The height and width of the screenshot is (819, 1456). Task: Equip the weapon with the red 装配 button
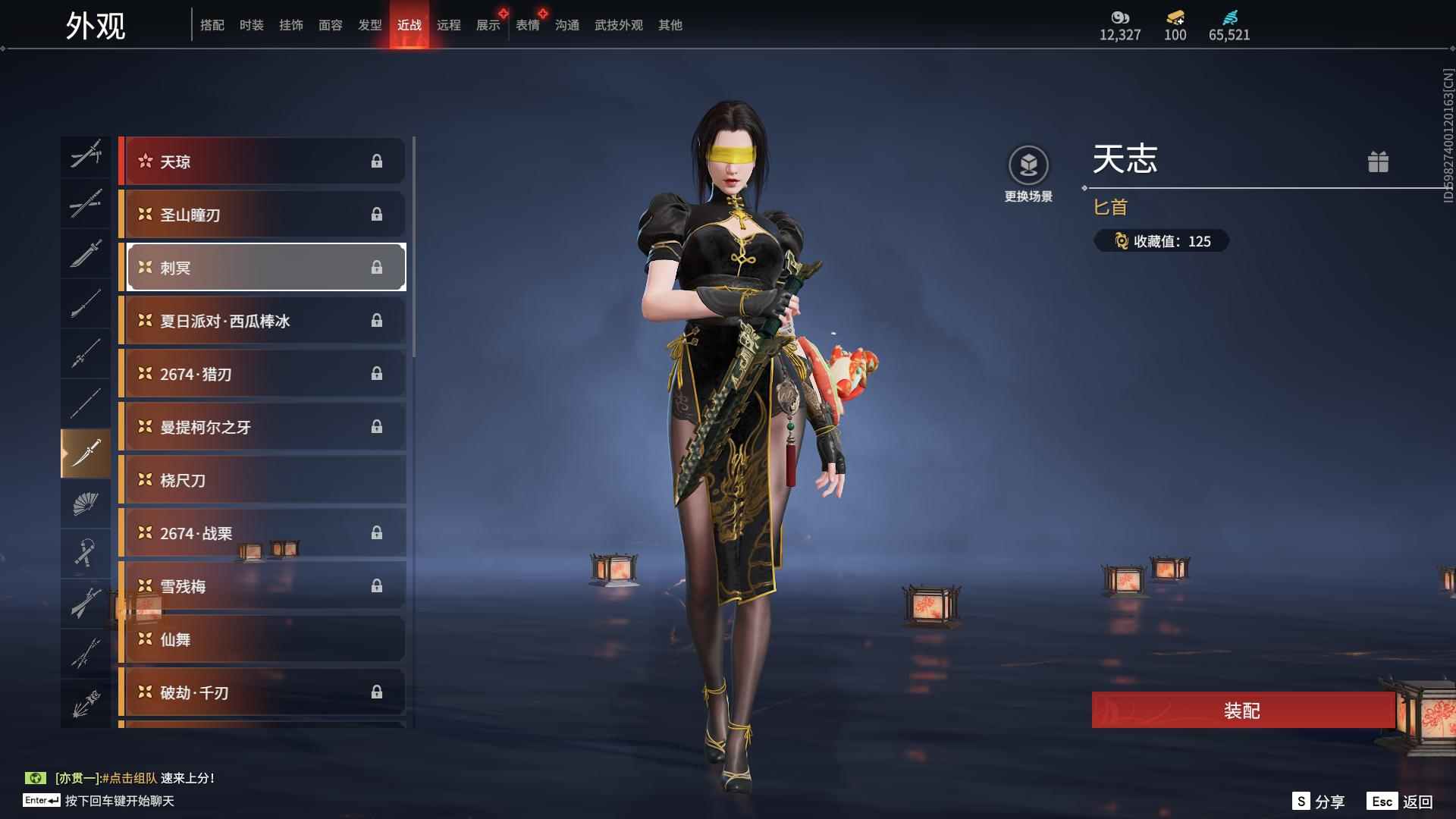click(x=1242, y=711)
